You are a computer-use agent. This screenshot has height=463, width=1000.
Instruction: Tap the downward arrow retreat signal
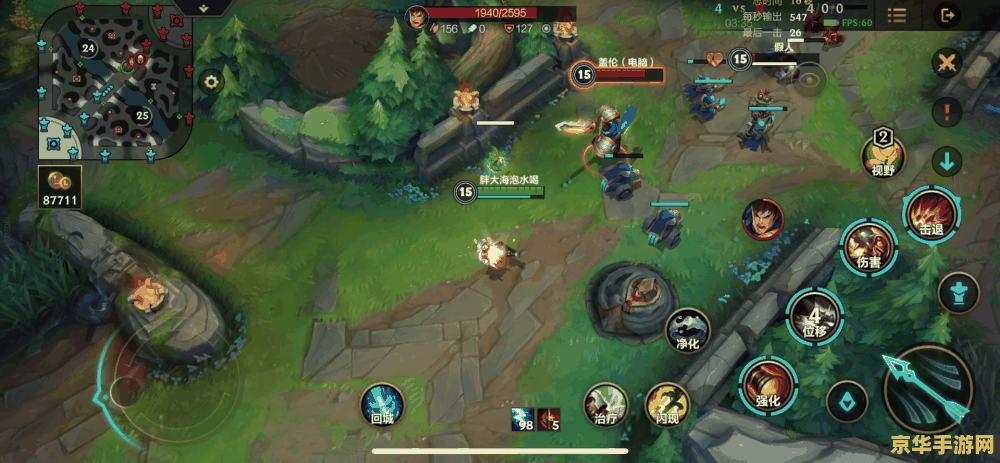click(946, 160)
